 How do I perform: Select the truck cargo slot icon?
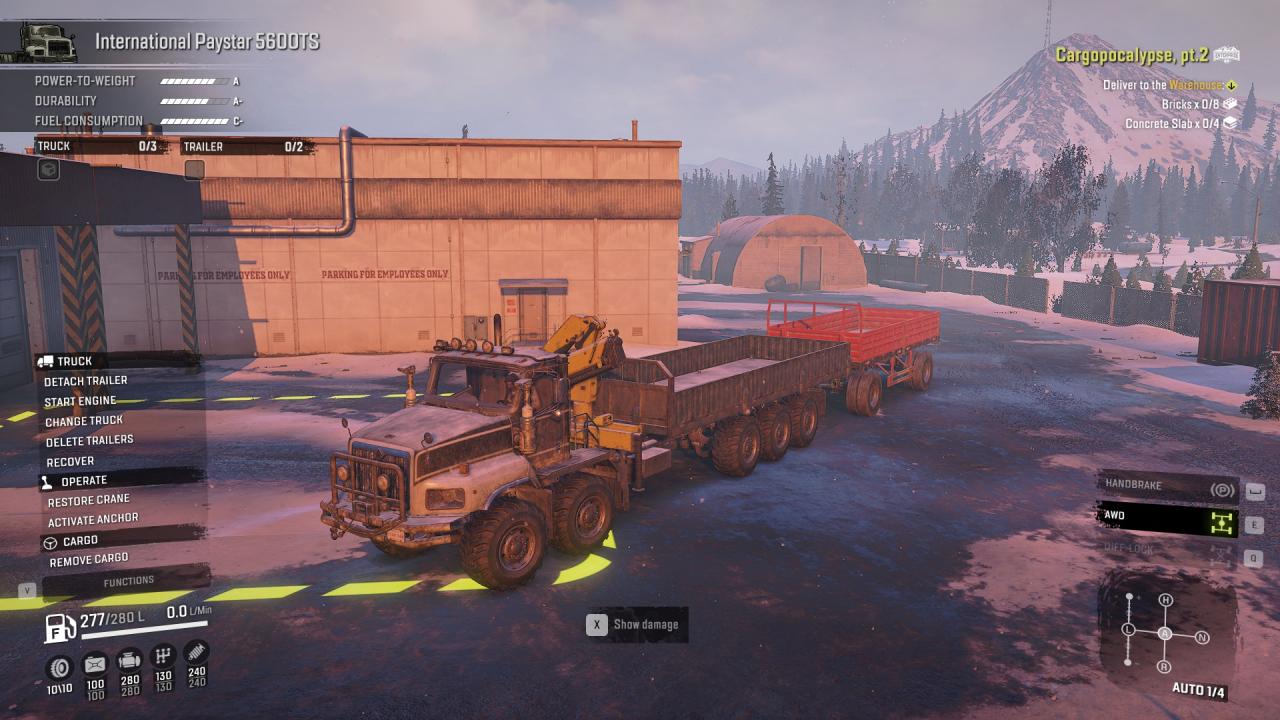(x=48, y=170)
